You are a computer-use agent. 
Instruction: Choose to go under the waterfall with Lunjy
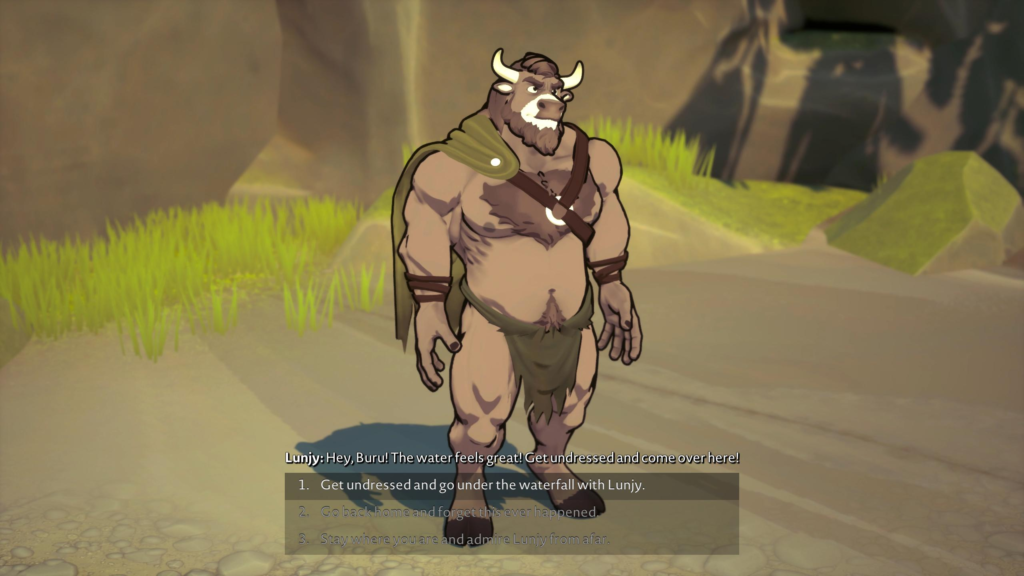click(482, 486)
